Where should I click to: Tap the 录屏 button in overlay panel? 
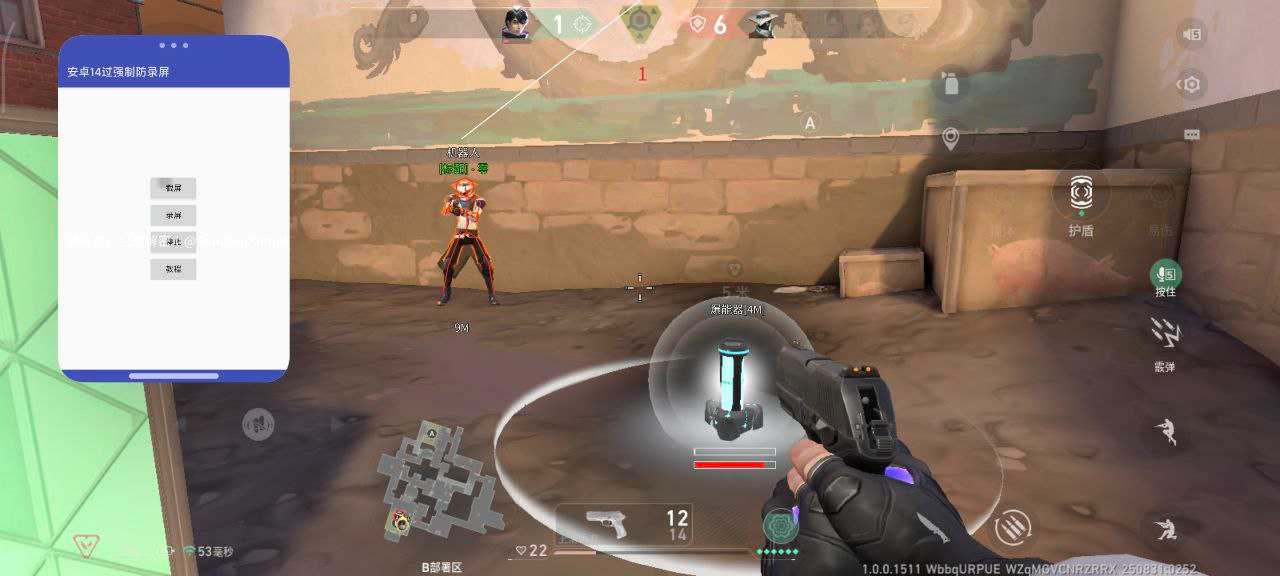coord(173,215)
